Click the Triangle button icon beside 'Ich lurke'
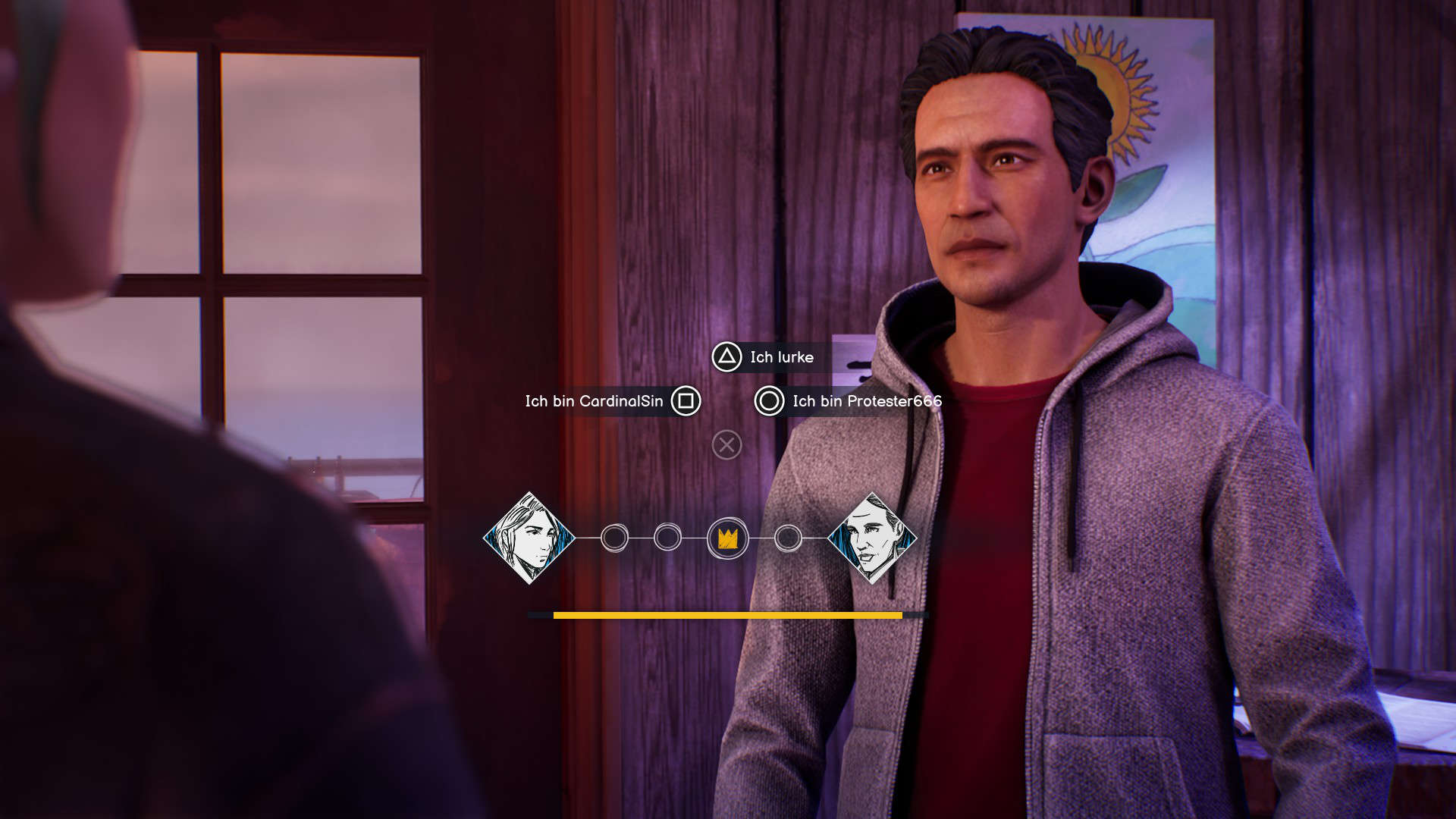 [x=726, y=357]
